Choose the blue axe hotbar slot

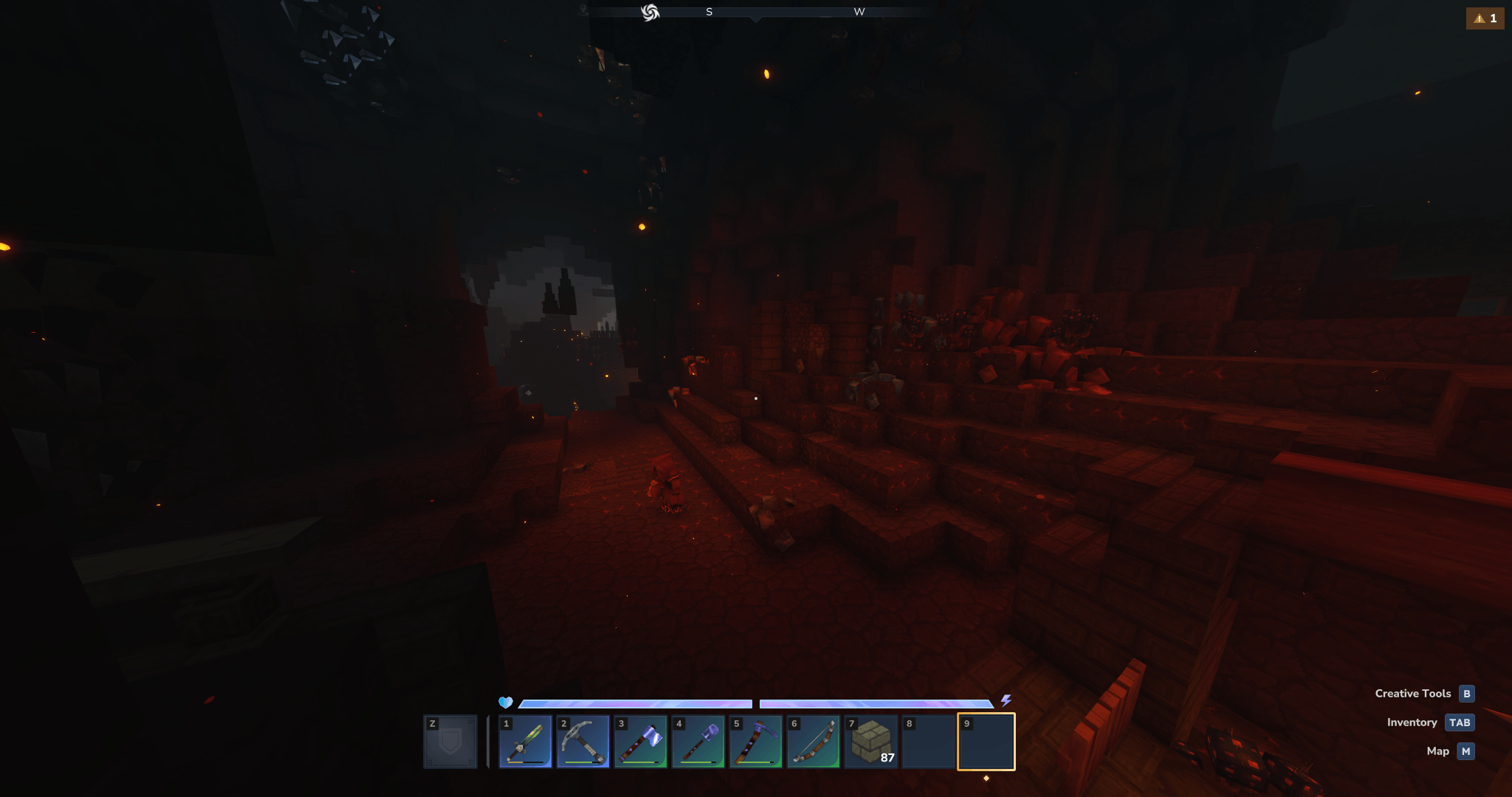tap(640, 742)
